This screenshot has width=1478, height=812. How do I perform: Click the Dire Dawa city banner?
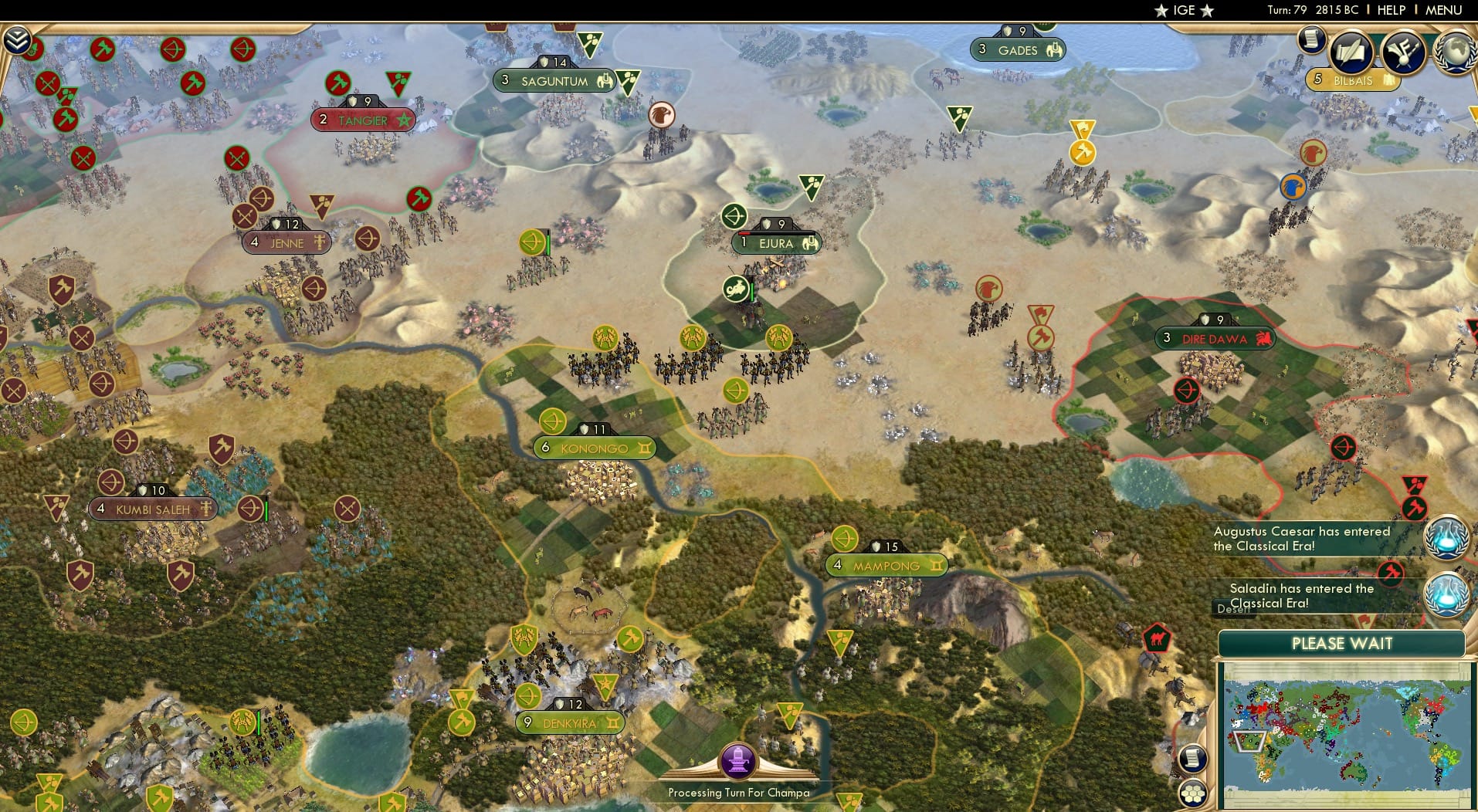(1215, 338)
